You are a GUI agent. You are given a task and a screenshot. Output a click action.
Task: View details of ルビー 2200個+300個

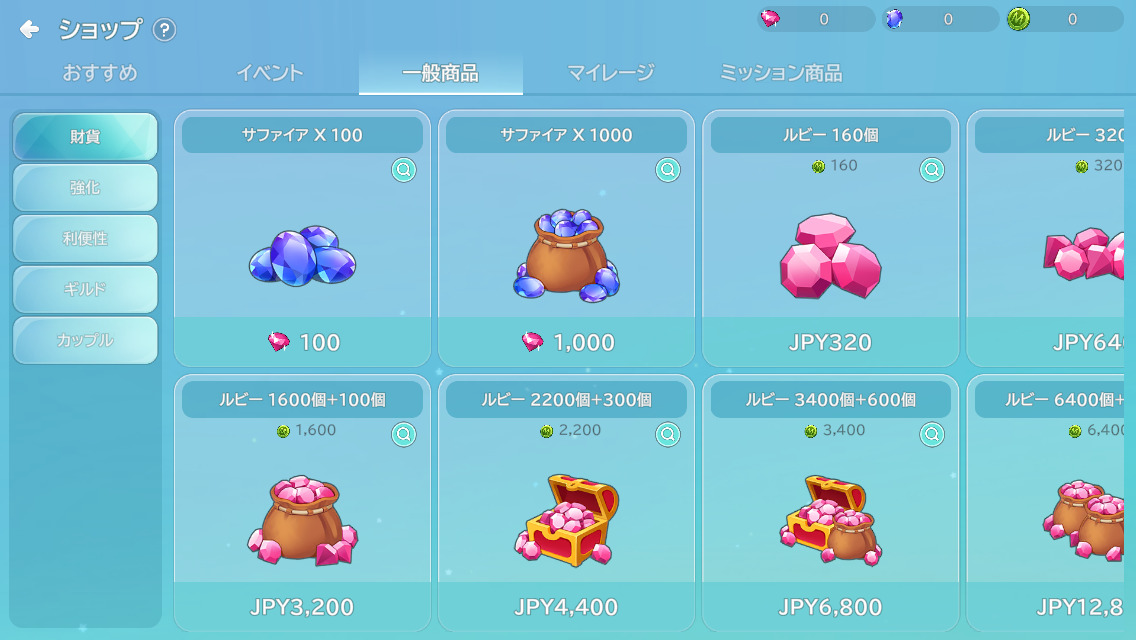pyautogui.click(x=667, y=434)
